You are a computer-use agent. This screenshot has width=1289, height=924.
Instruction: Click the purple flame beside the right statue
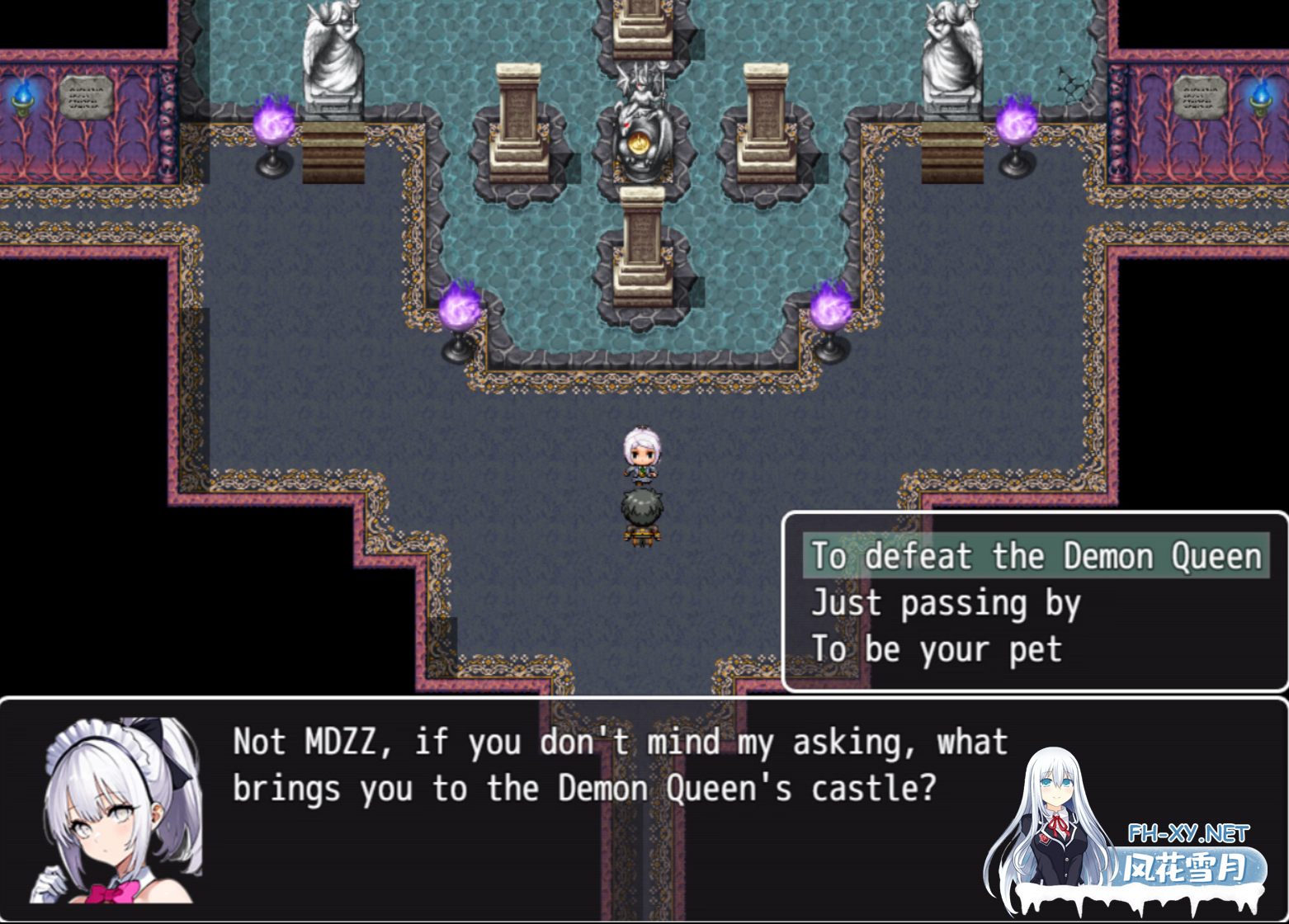coord(1017,128)
